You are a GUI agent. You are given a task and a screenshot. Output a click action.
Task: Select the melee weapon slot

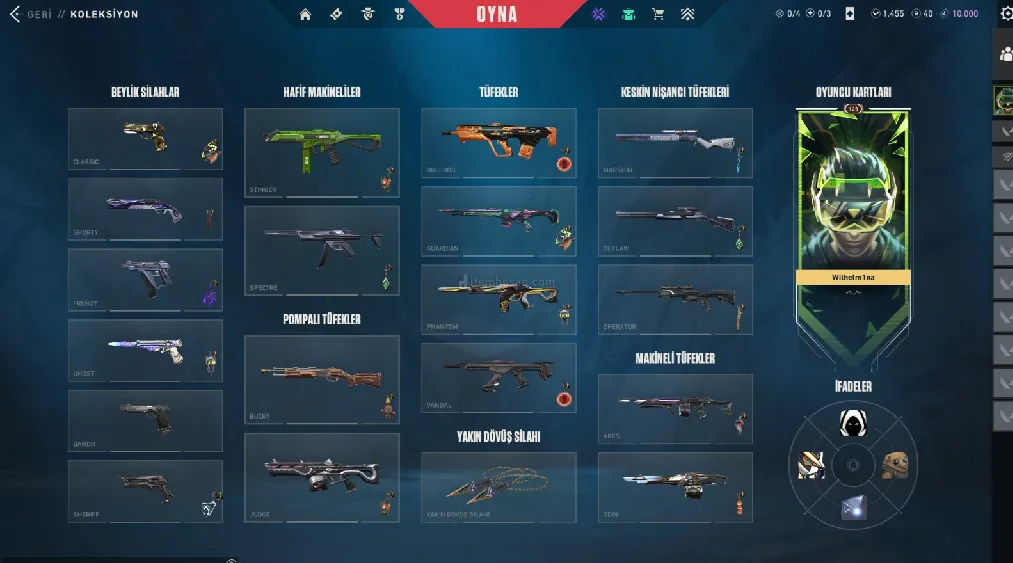point(498,486)
